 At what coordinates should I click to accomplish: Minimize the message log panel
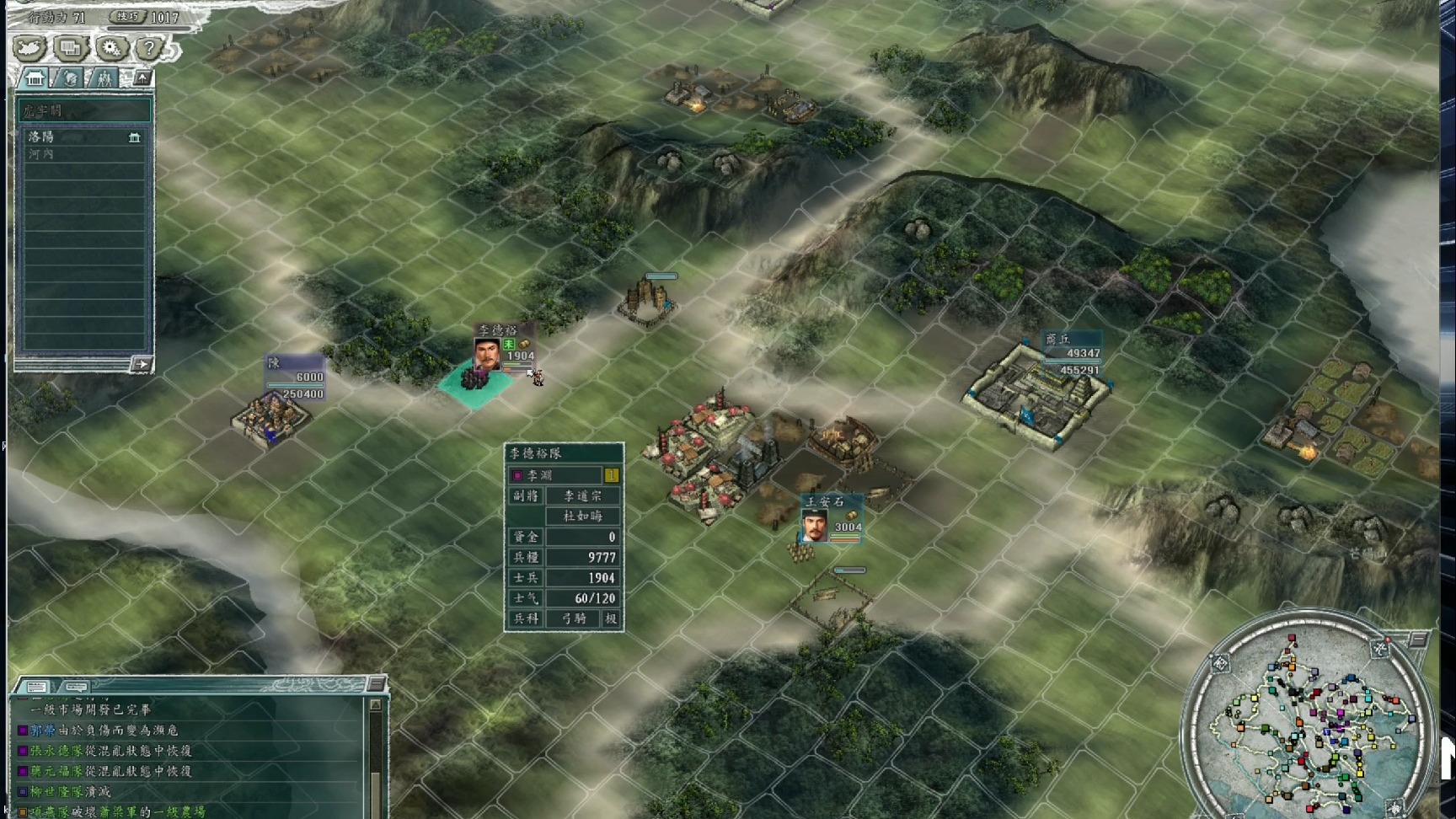click(x=376, y=683)
